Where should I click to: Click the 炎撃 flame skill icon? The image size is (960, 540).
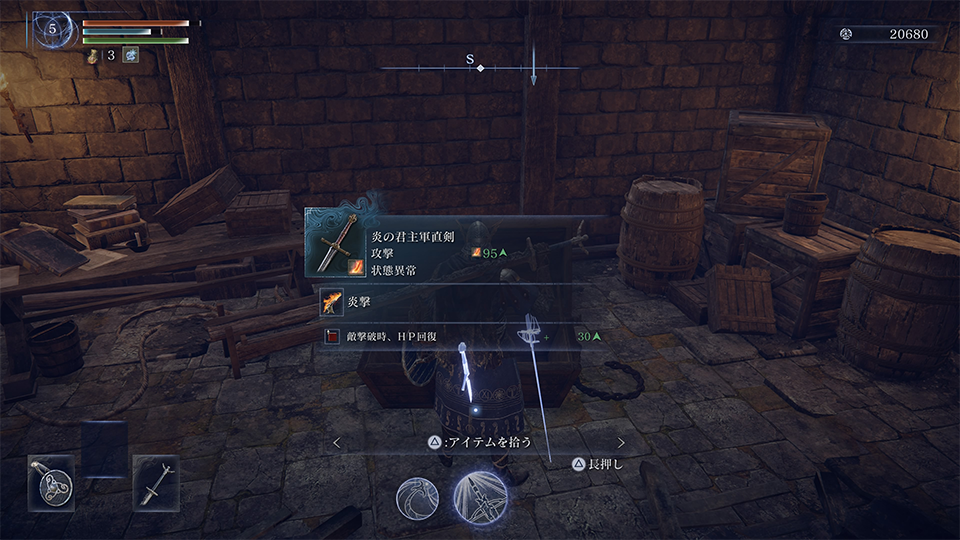tap(332, 299)
